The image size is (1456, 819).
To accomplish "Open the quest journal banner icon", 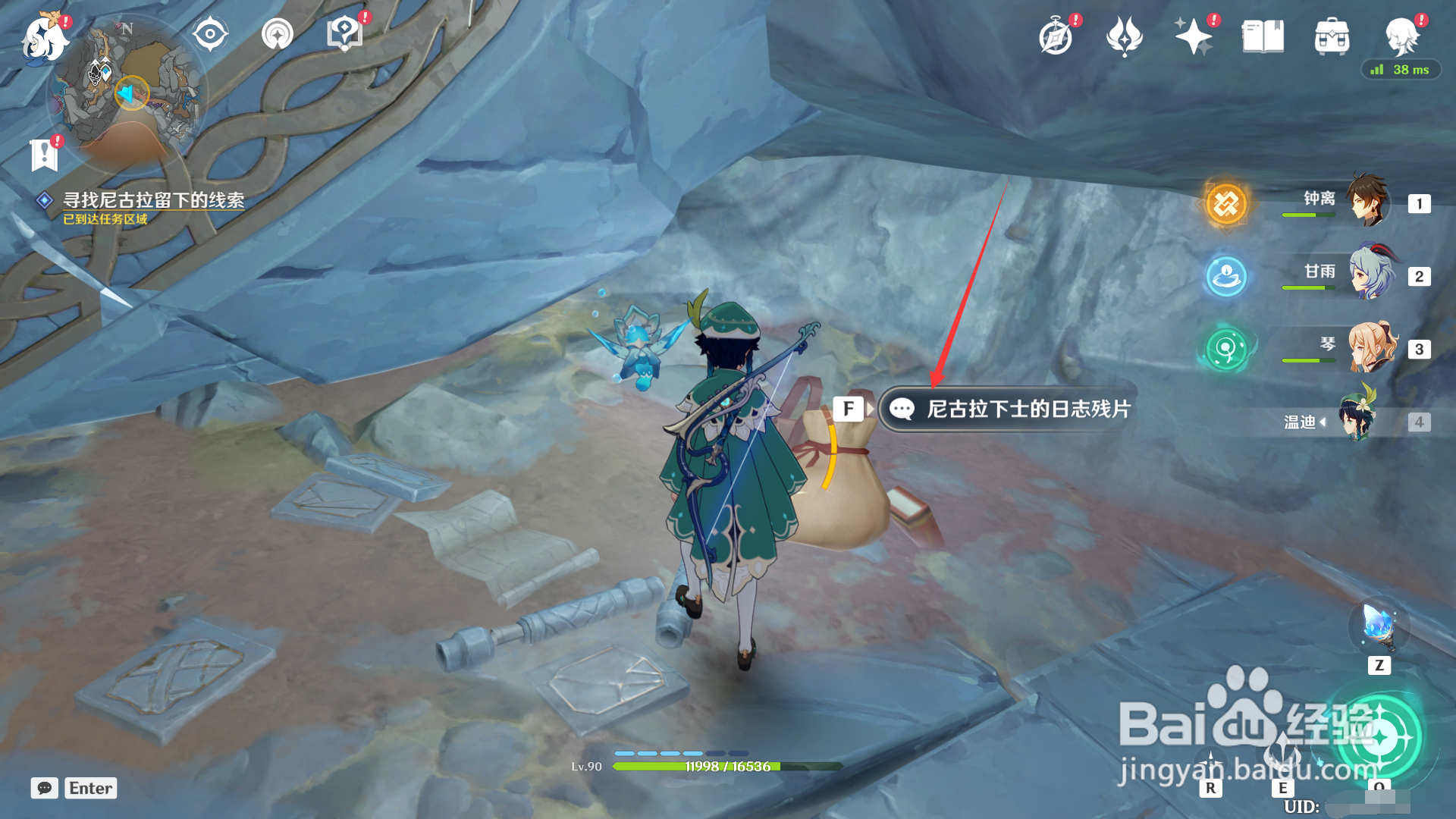I will [44, 155].
